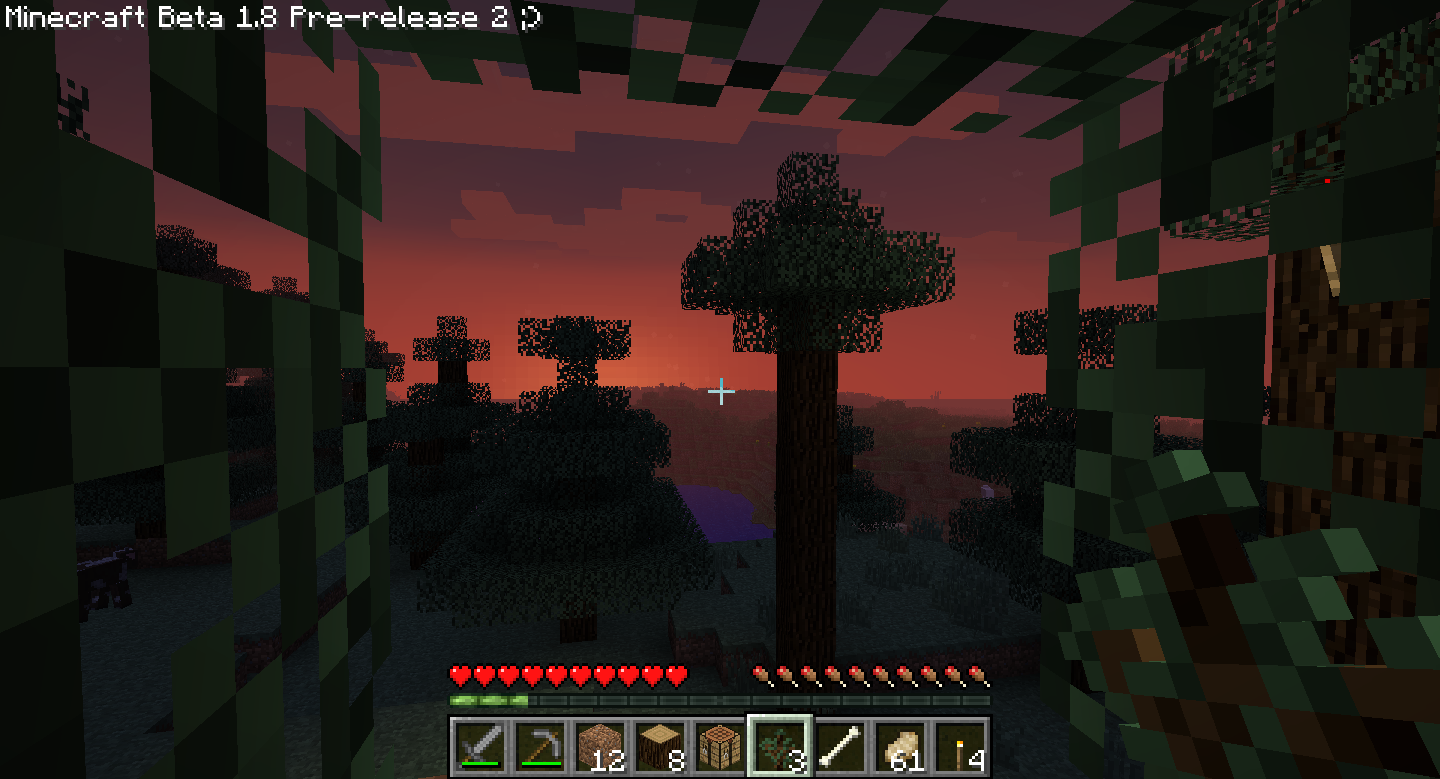The height and width of the screenshot is (779, 1440).
Task: Select the bone in the hotbar
Action: pyautogui.click(x=838, y=747)
